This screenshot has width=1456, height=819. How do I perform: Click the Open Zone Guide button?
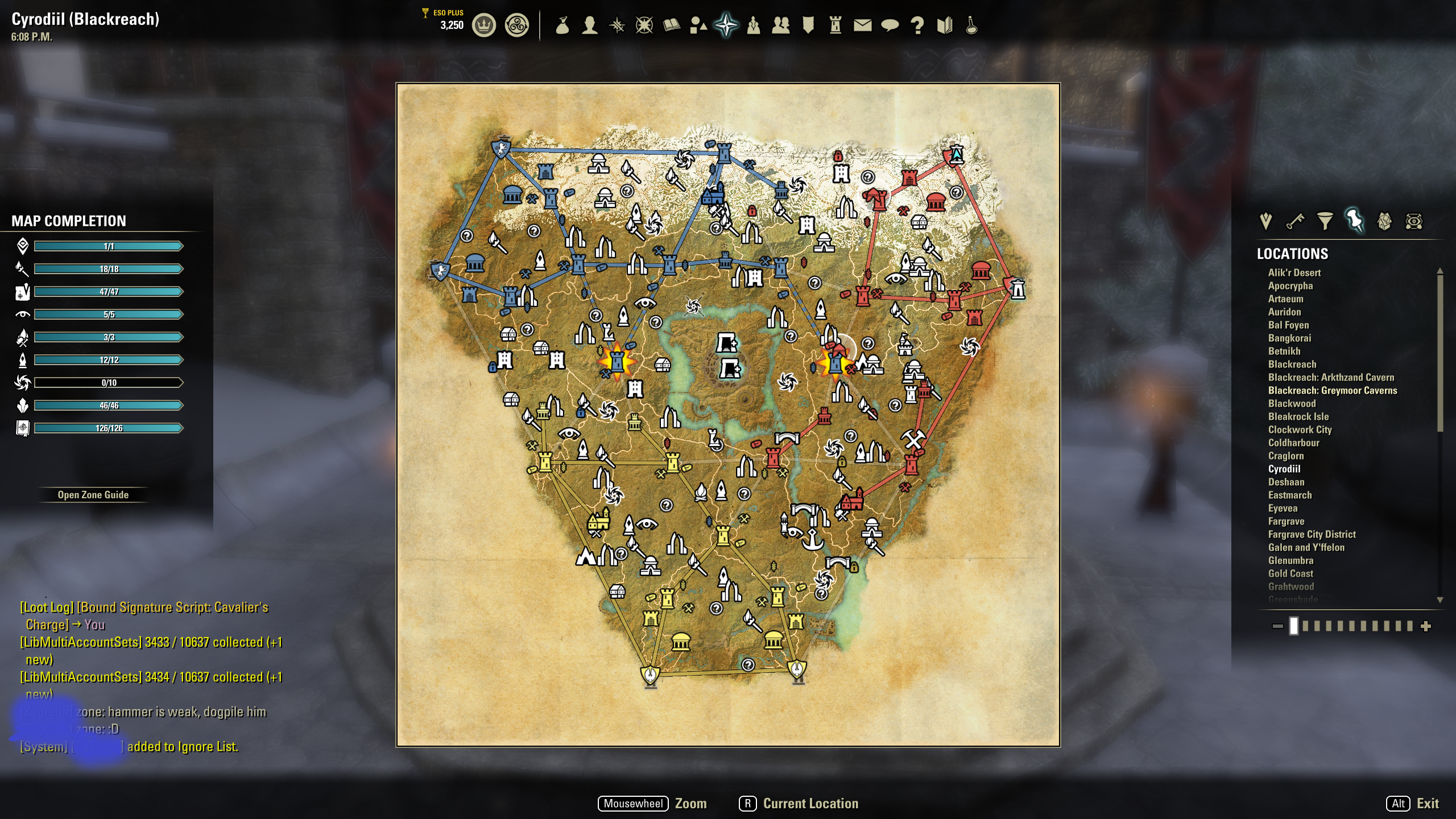coord(92,494)
